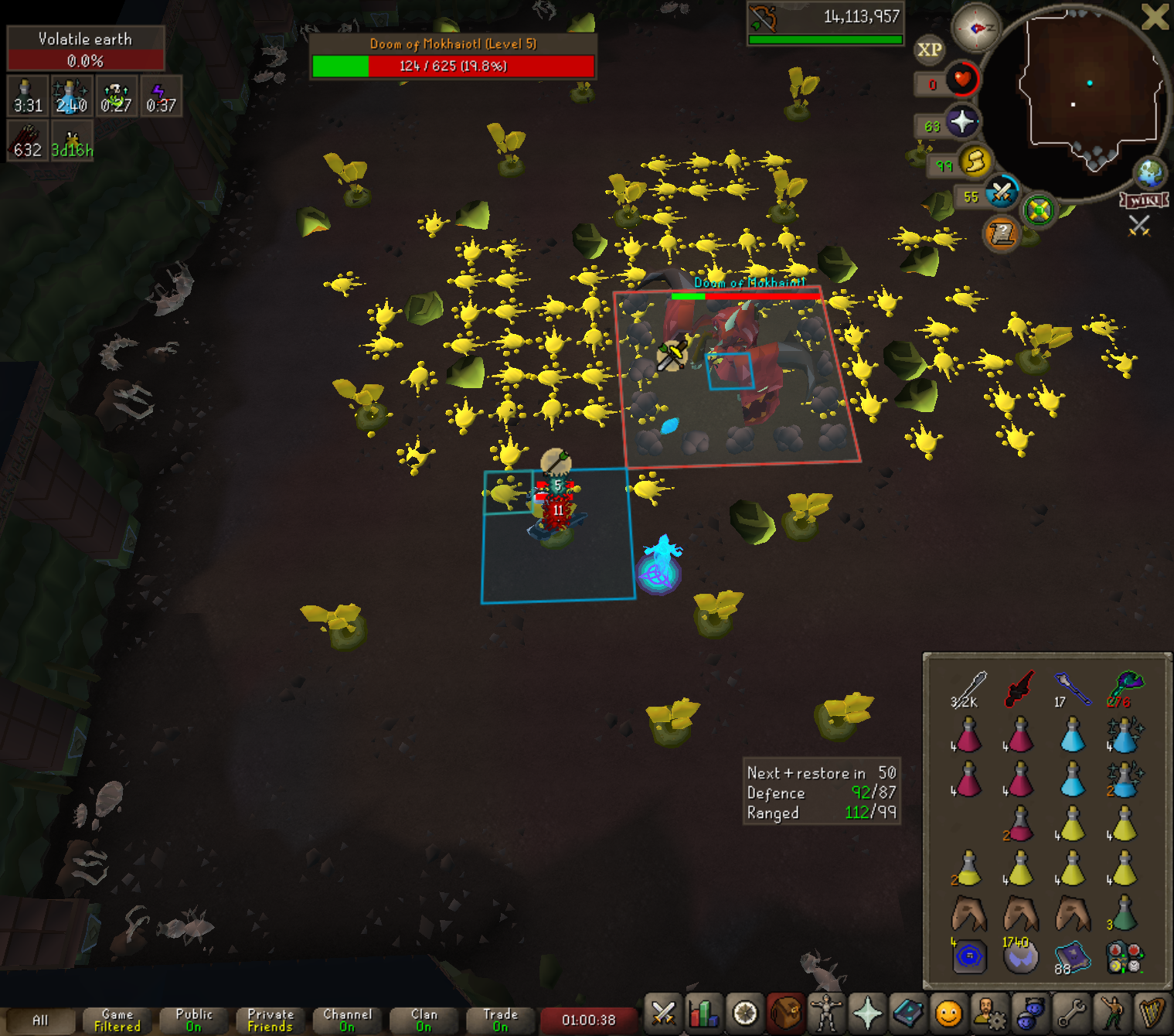The image size is (1174, 1036).
Task: Open the Combat Options tab
Action: 663,1013
